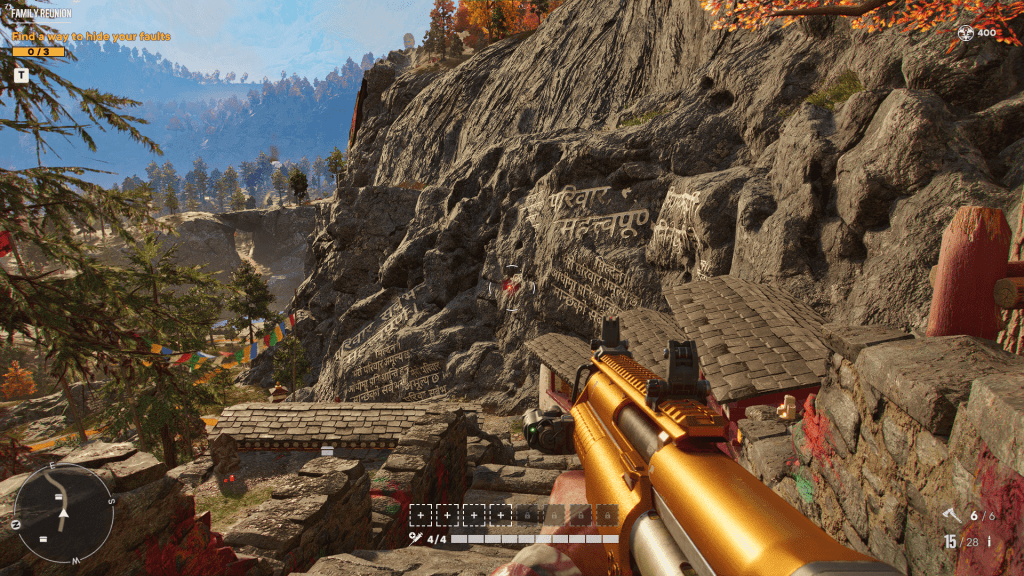Screen dimensions: 1024x576
Task: Click the player arrow on the minimap
Action: (64, 513)
